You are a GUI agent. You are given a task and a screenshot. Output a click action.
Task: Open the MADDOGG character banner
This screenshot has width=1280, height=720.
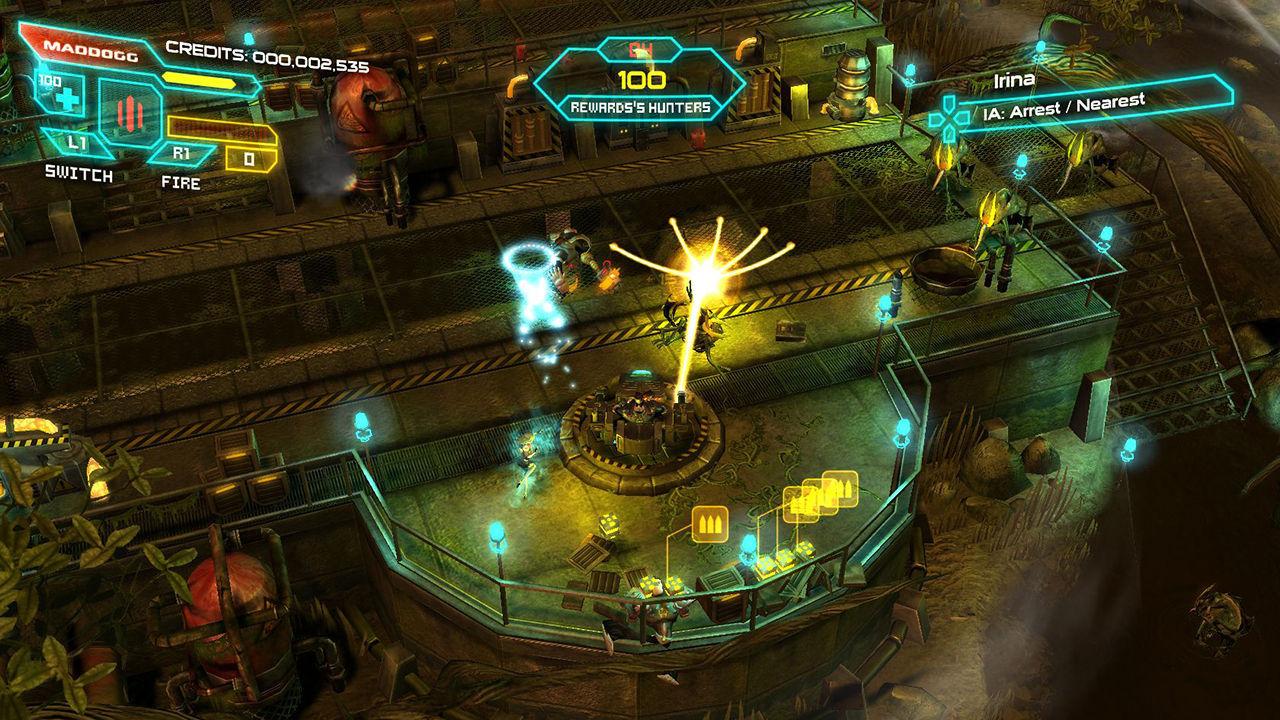click(x=90, y=51)
